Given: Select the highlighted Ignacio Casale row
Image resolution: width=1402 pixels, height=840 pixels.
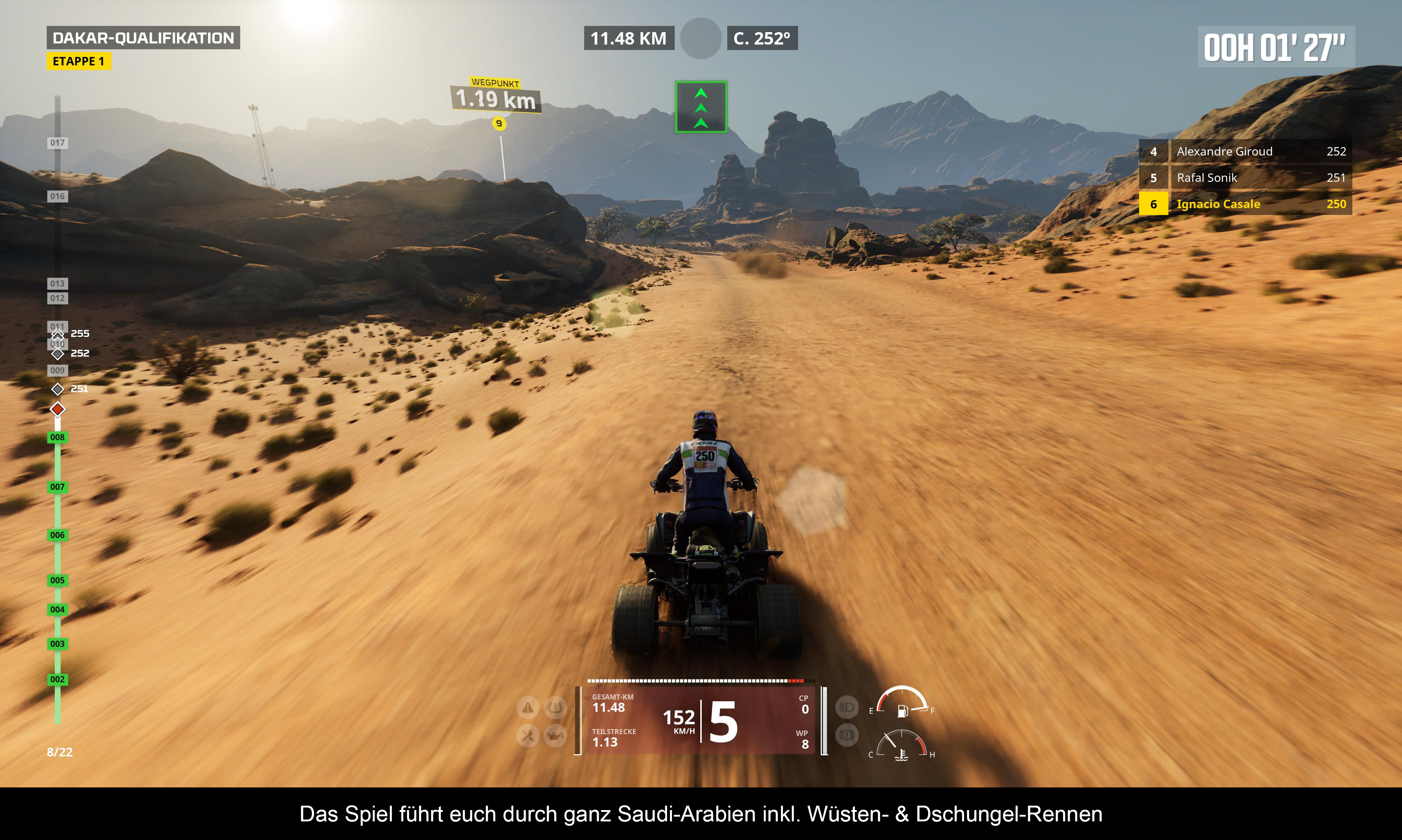Looking at the screenshot, I should (x=1245, y=204).
